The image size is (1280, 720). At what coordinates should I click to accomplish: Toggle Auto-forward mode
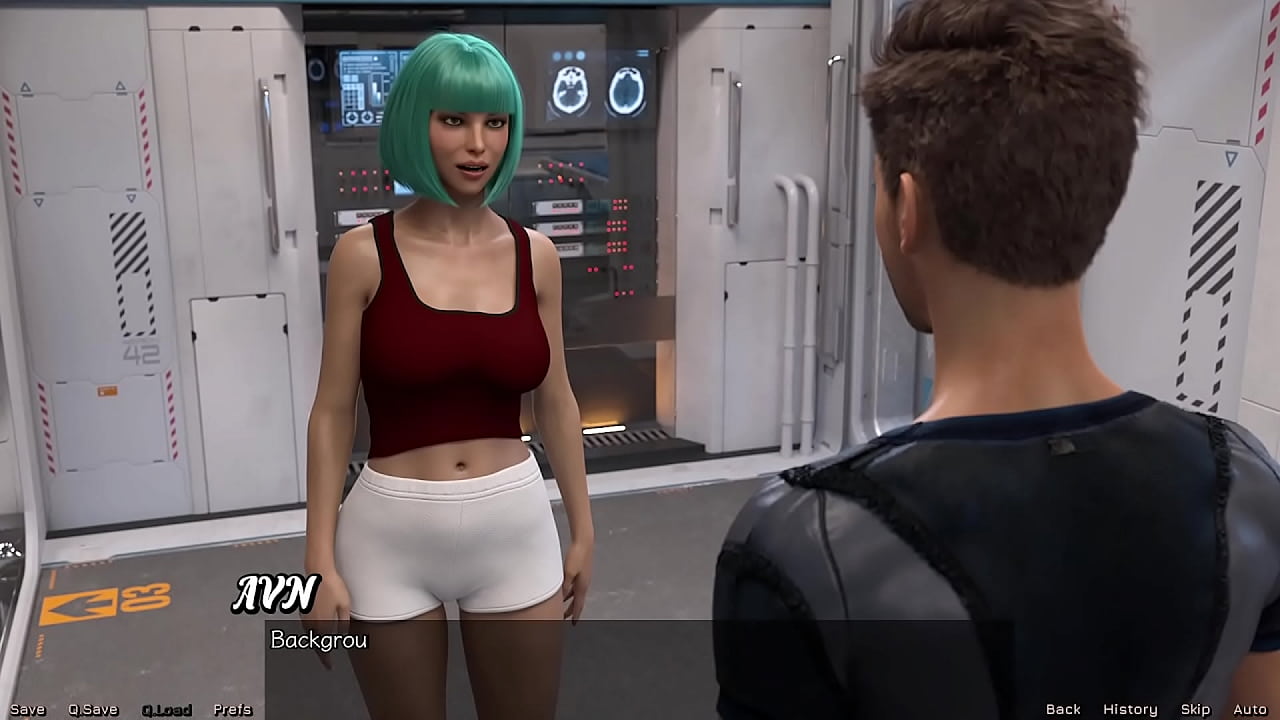(1248, 709)
